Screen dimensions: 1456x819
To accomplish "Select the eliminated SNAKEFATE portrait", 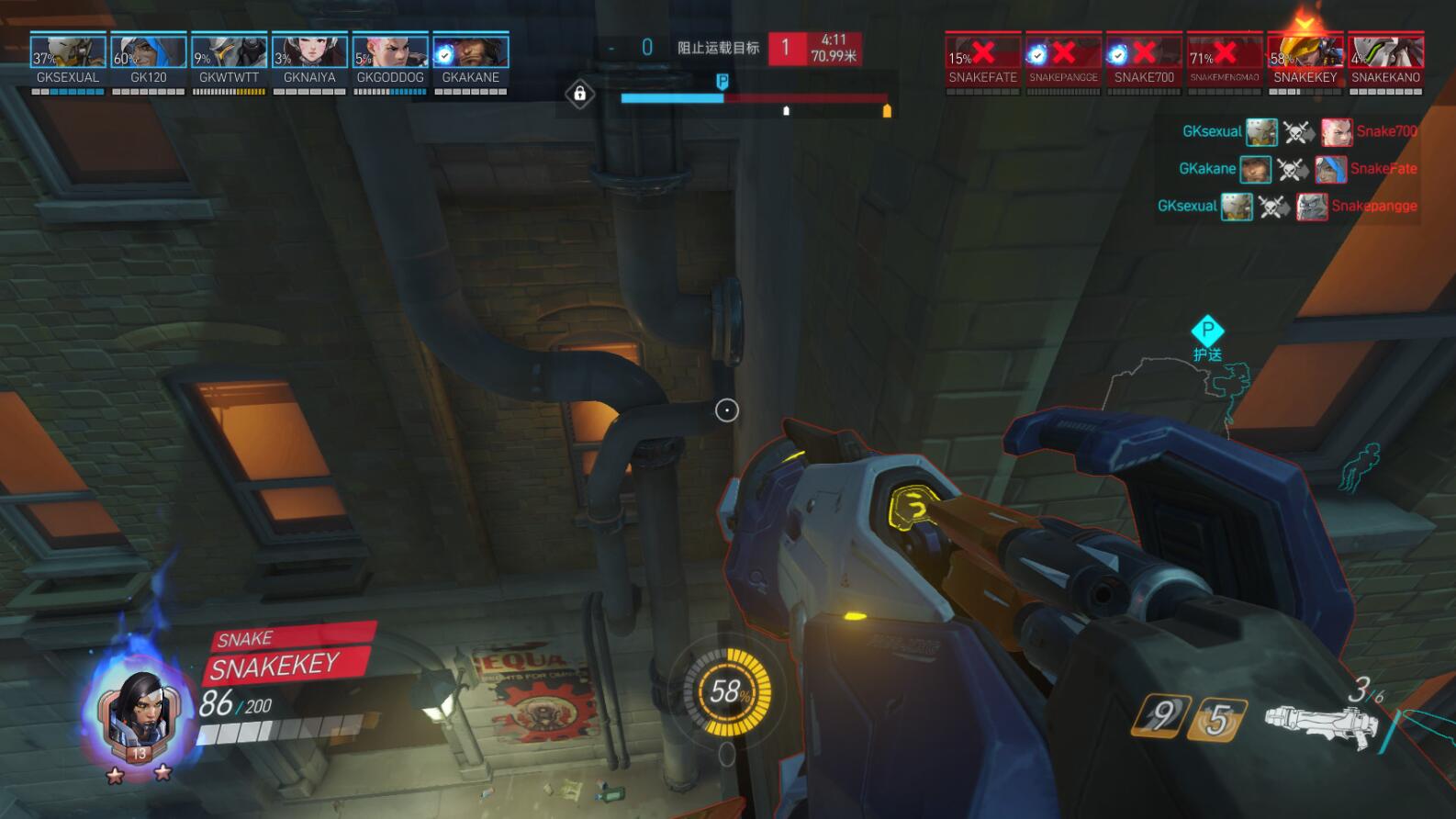I will [x=982, y=52].
